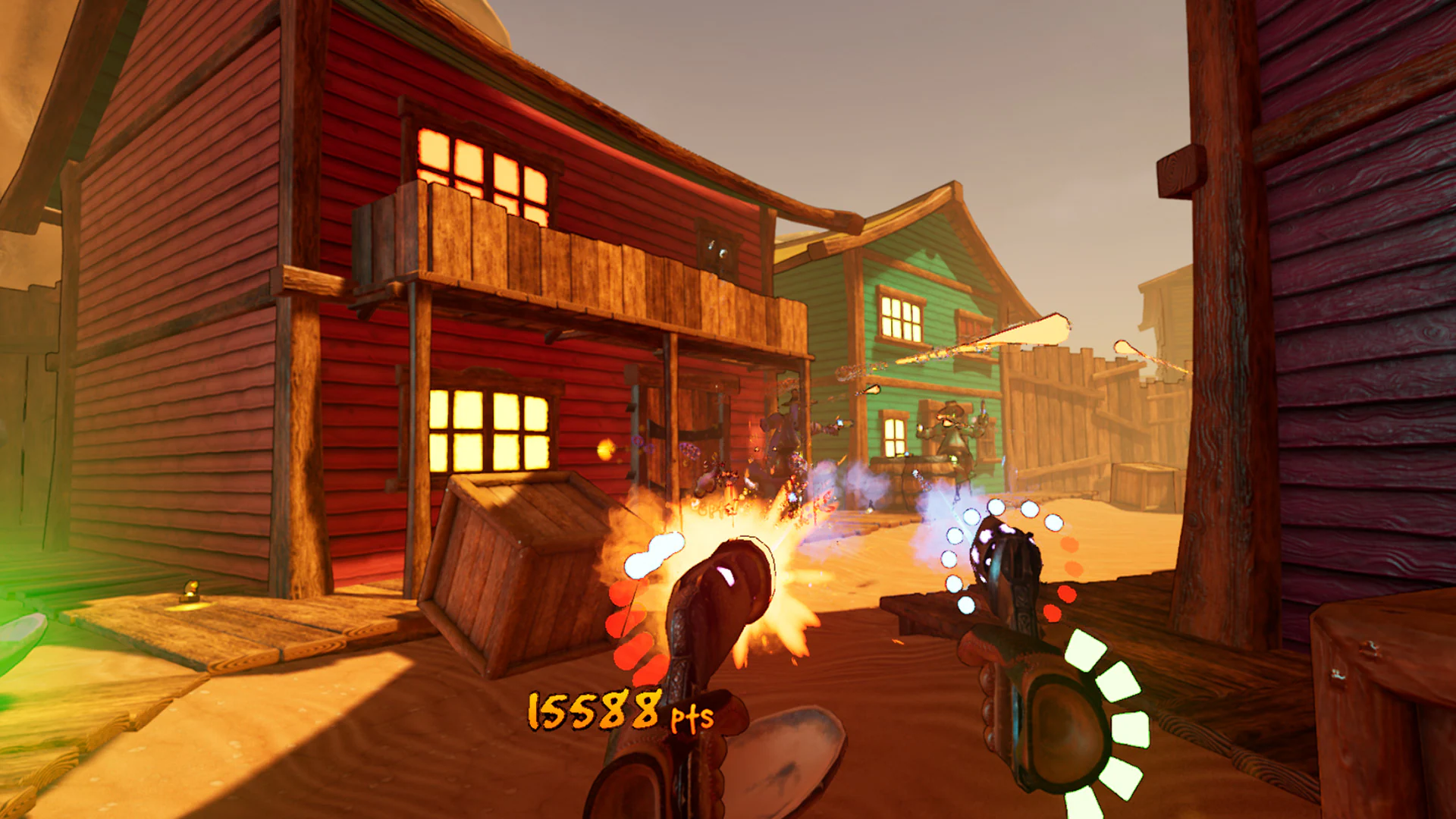Click the lit attic window of the green house

click(x=899, y=315)
